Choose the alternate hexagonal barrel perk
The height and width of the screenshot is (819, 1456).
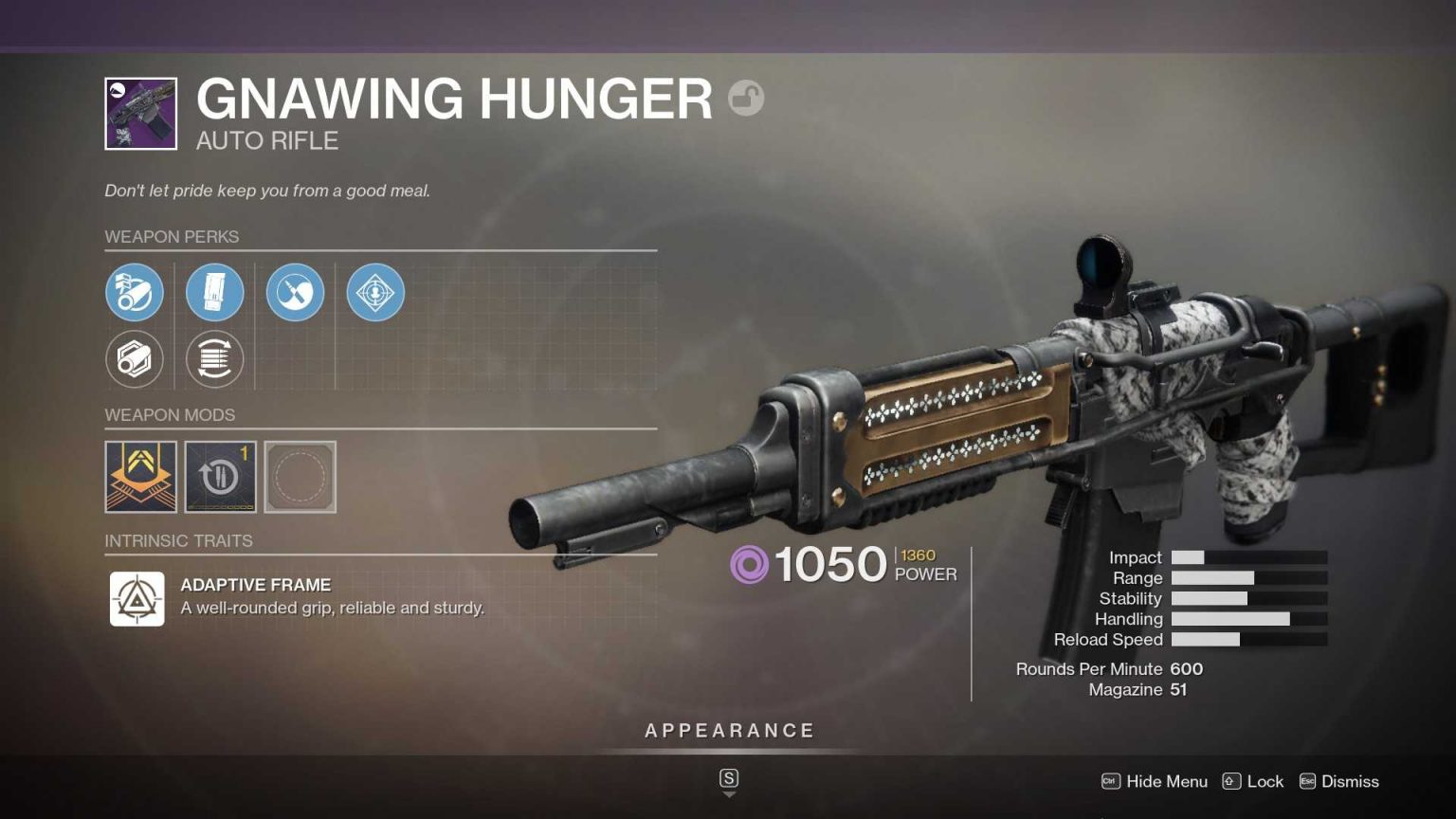click(135, 359)
